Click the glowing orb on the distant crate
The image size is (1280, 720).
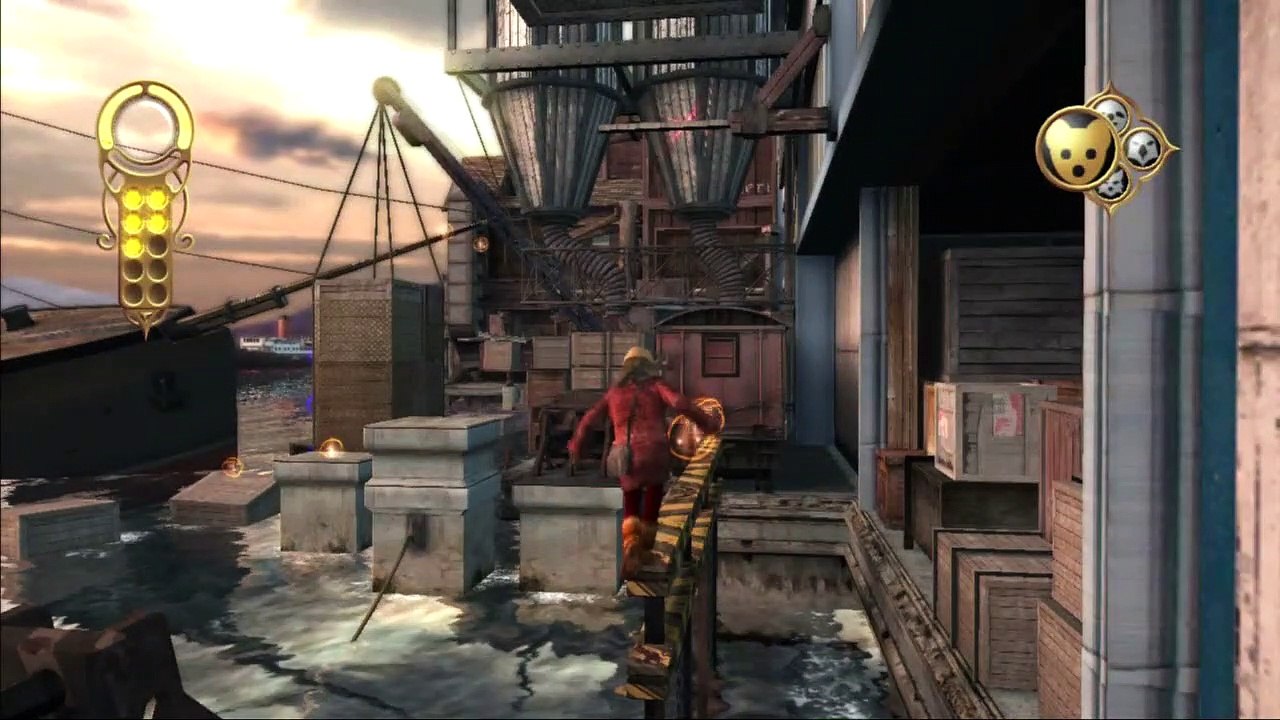point(330,447)
